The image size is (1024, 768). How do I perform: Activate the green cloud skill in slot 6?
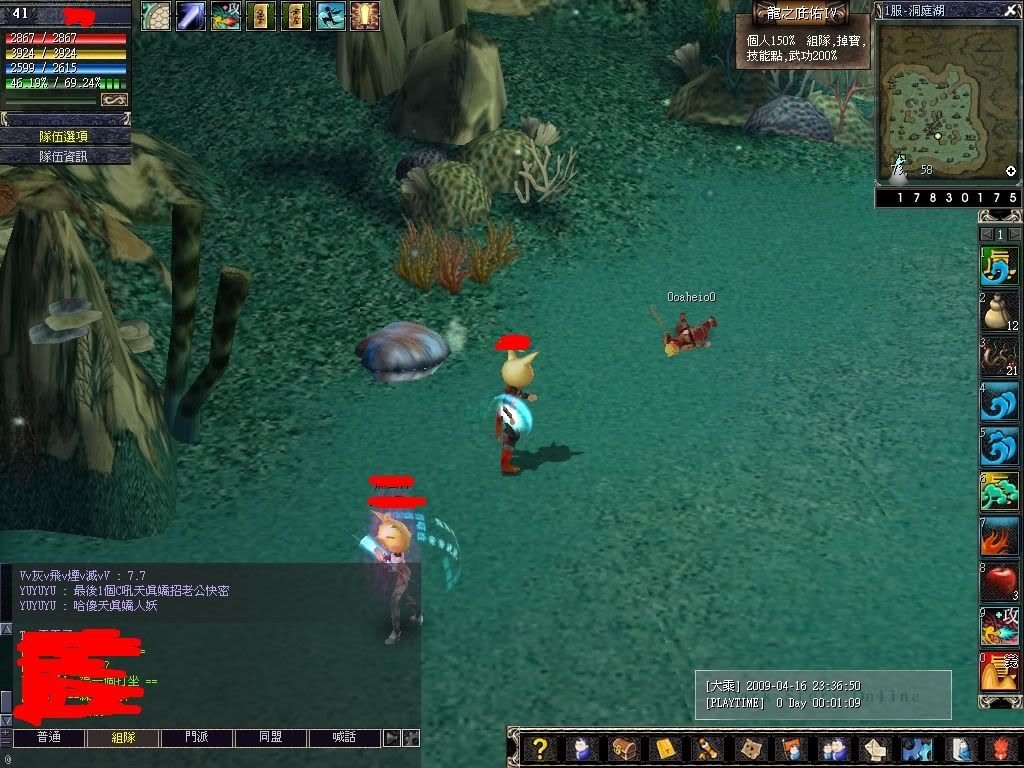point(999,492)
